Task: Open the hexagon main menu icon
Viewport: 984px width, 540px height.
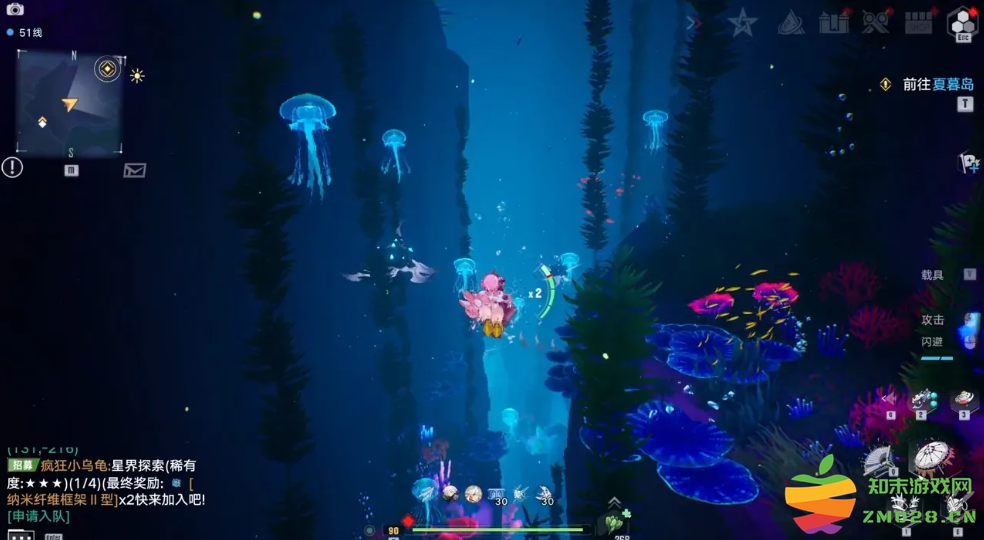Action: [962, 23]
